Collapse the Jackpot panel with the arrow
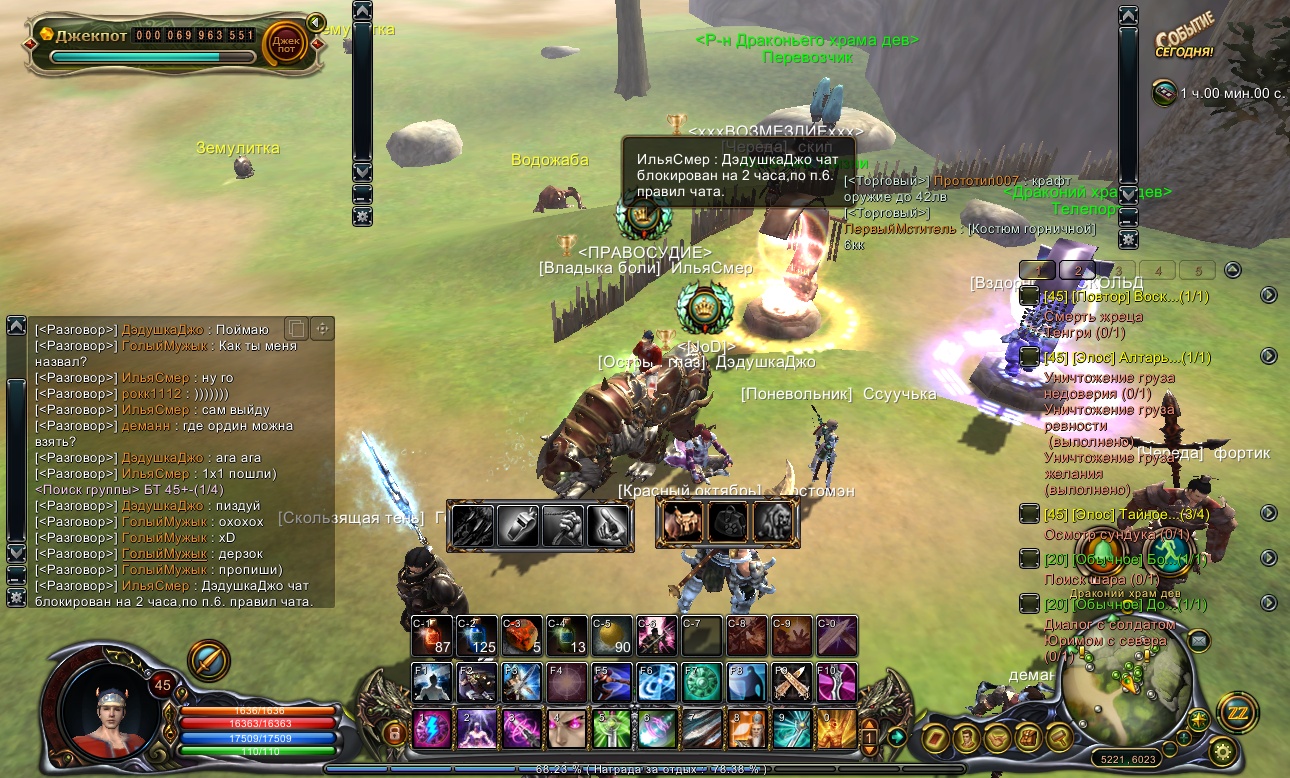1290x778 pixels. point(316,22)
